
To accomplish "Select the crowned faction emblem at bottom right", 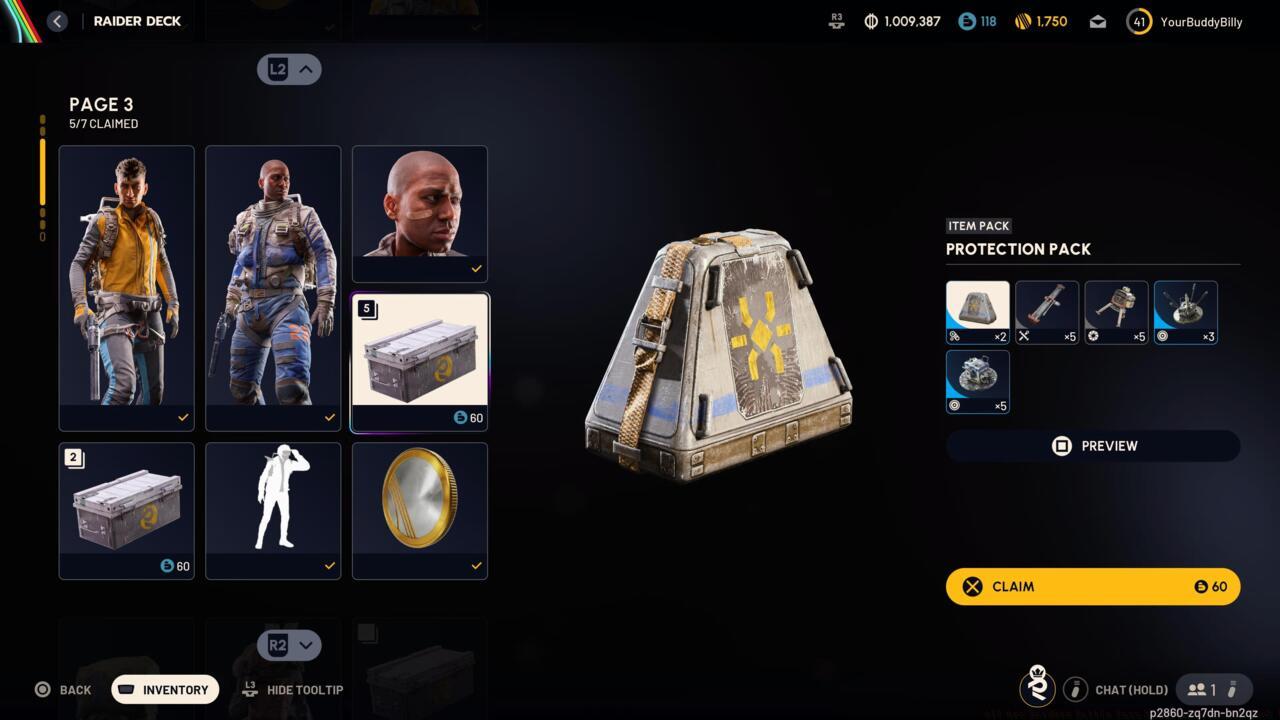I will 1037,688.
